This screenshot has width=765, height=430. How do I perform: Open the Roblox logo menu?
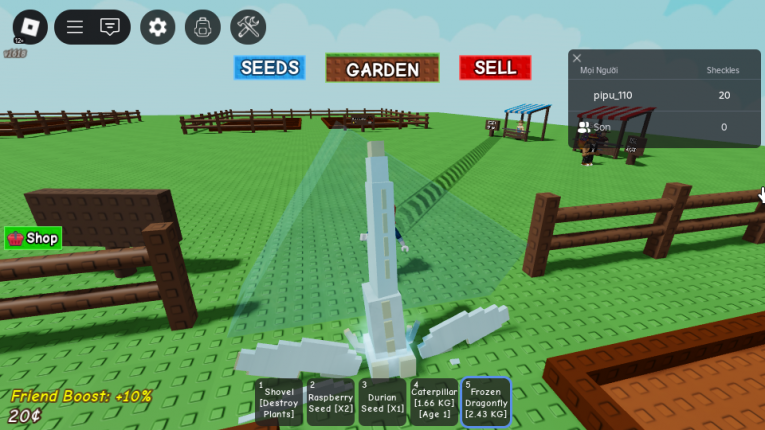tap(30, 27)
